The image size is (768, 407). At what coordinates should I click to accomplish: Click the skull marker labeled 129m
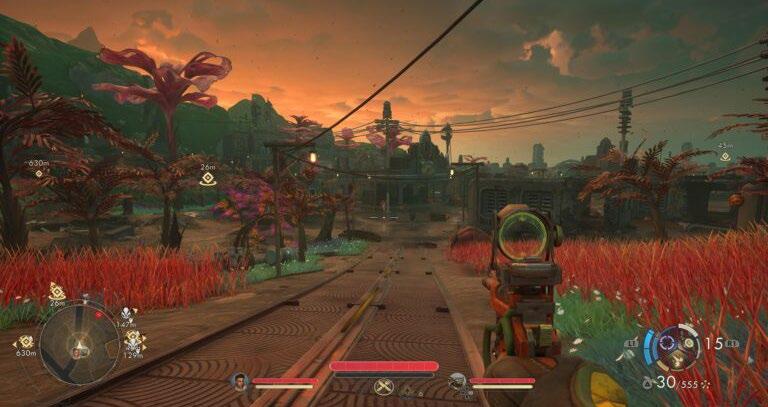click(133, 342)
